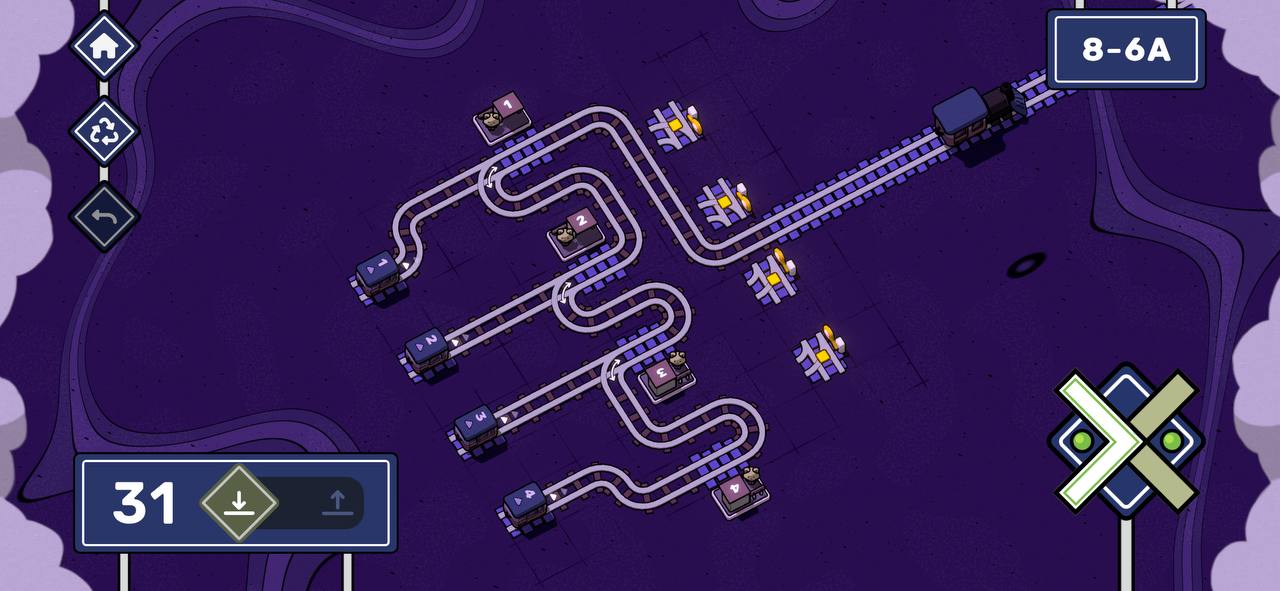The width and height of the screenshot is (1280, 591).
Task: Undo the last move
Action: click(x=104, y=217)
